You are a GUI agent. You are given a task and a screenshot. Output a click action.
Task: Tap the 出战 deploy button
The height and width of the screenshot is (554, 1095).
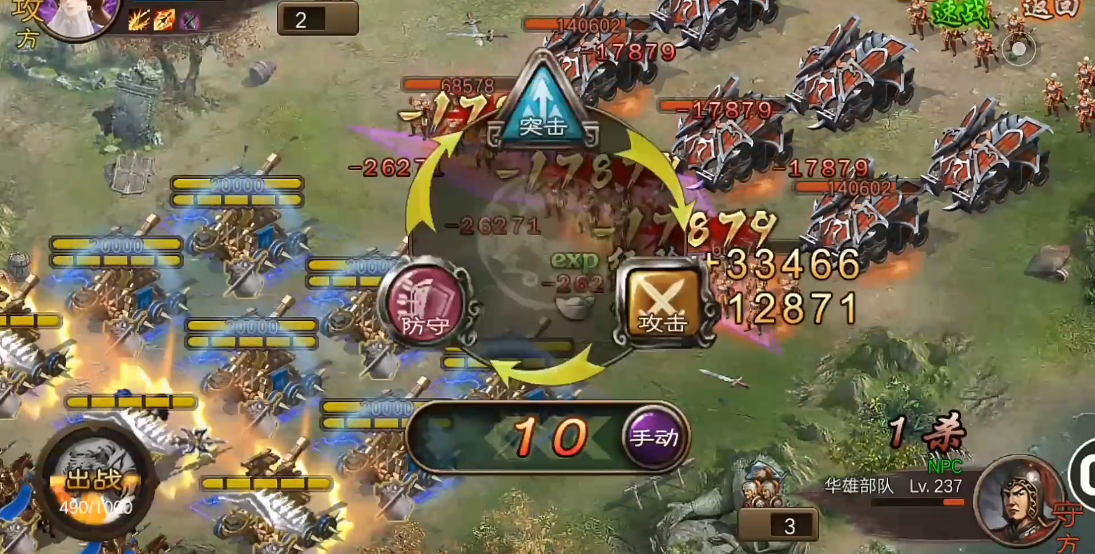coord(94,483)
